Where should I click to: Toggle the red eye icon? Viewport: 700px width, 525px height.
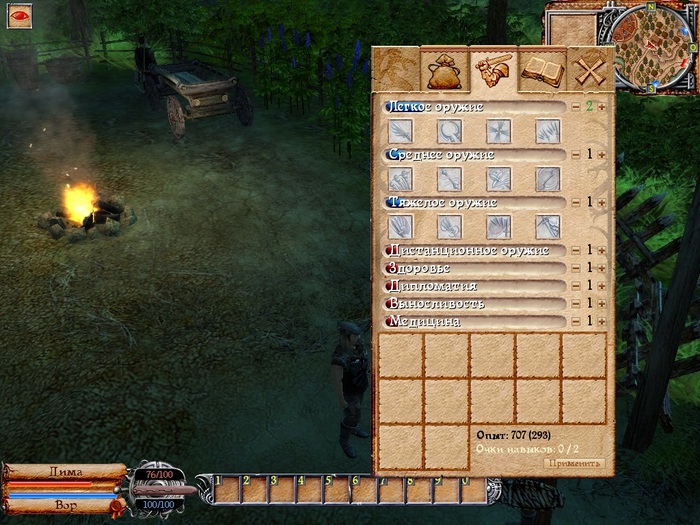click(19, 16)
